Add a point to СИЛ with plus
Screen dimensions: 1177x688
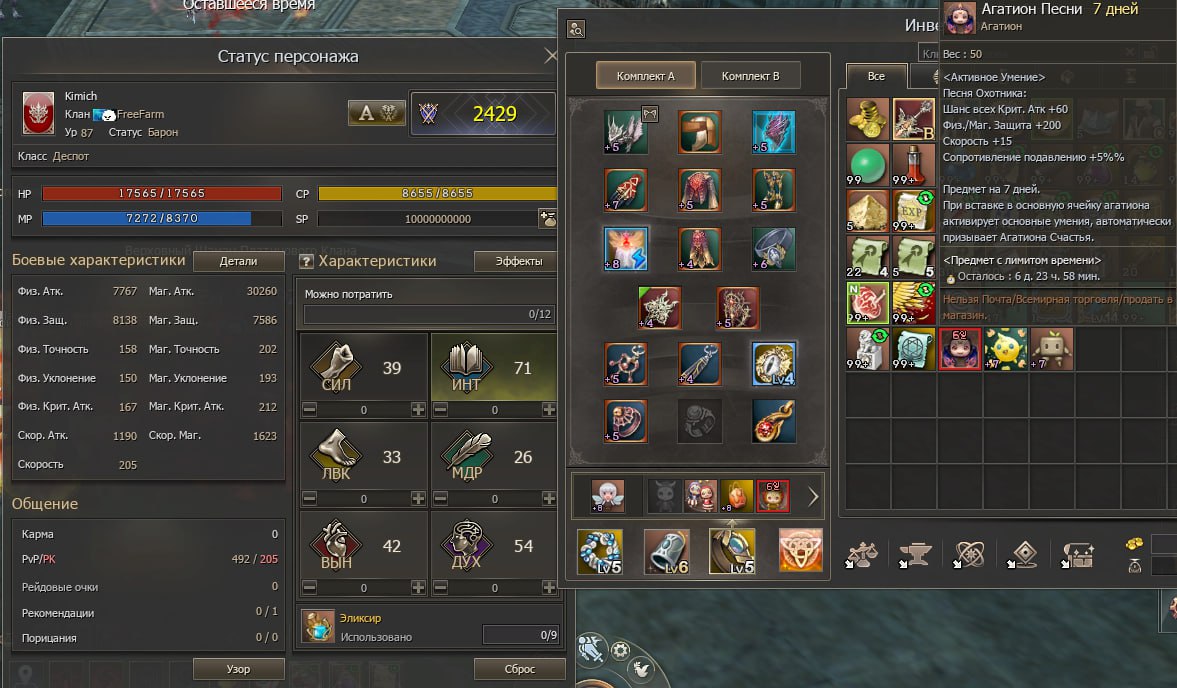click(418, 409)
